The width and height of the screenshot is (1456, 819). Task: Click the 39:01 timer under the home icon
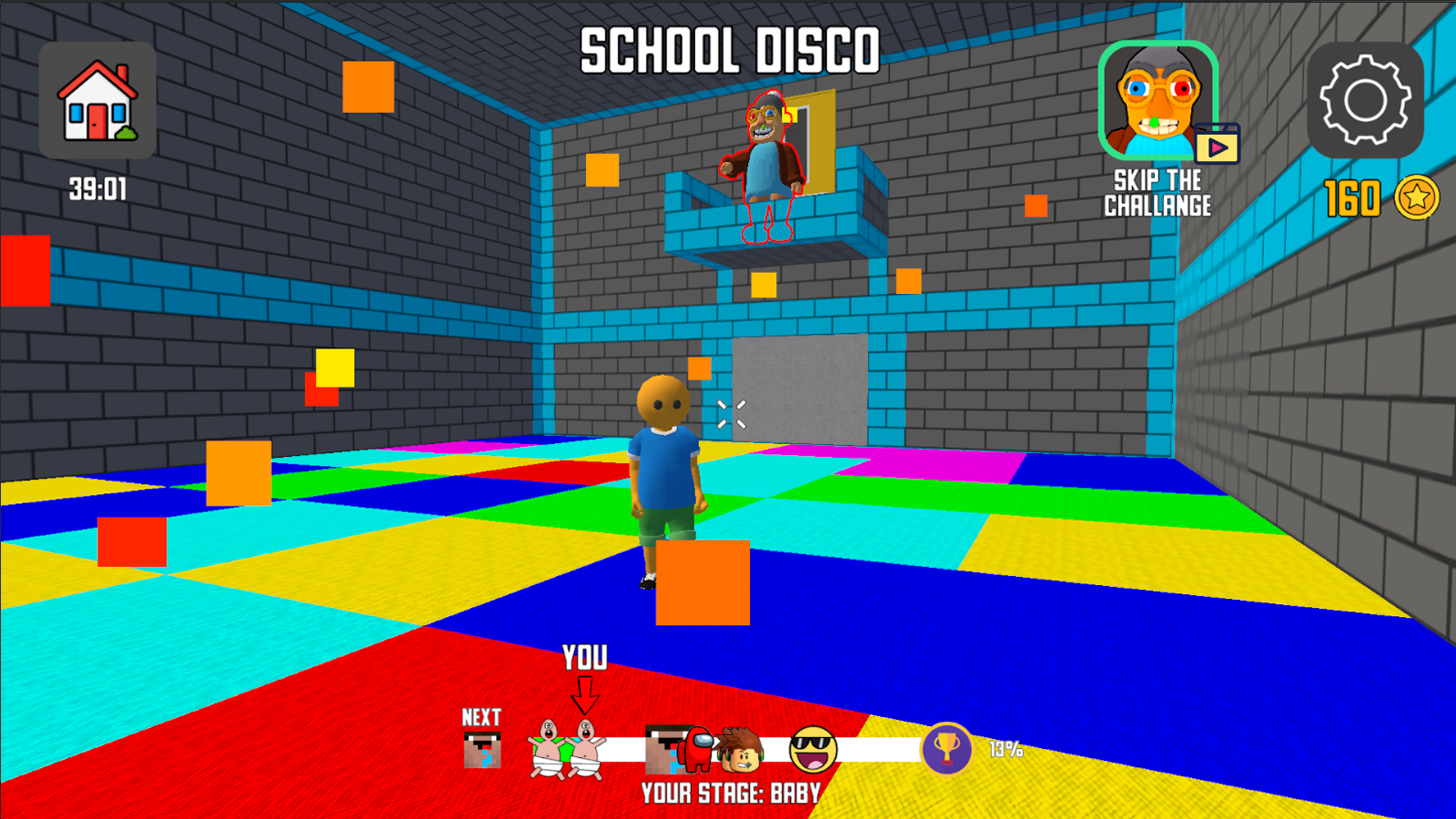click(x=97, y=187)
